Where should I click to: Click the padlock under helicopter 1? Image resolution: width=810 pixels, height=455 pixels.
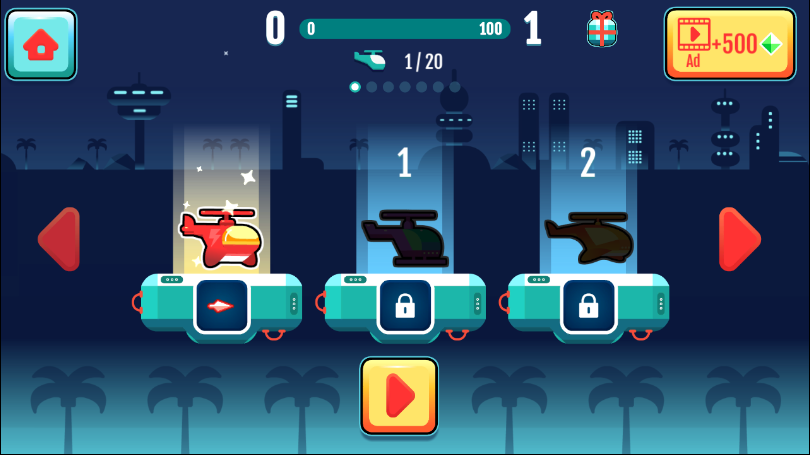pos(405,305)
